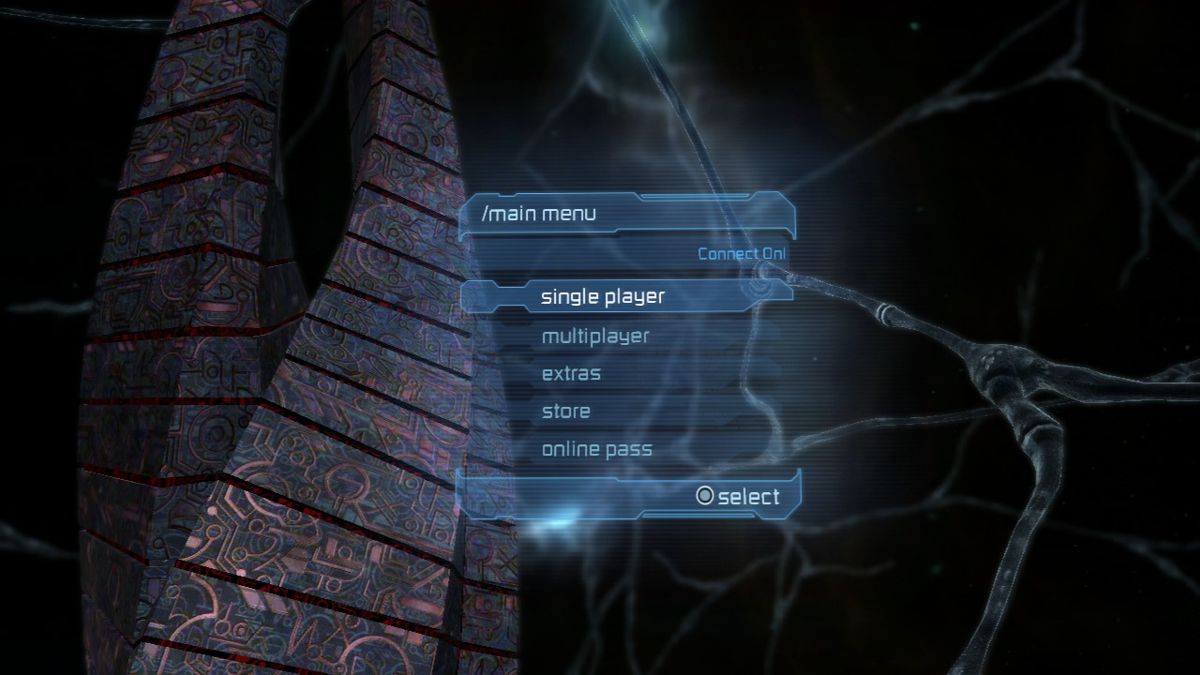The height and width of the screenshot is (675, 1200).
Task: Open the multiplayer menu
Action: click(595, 336)
